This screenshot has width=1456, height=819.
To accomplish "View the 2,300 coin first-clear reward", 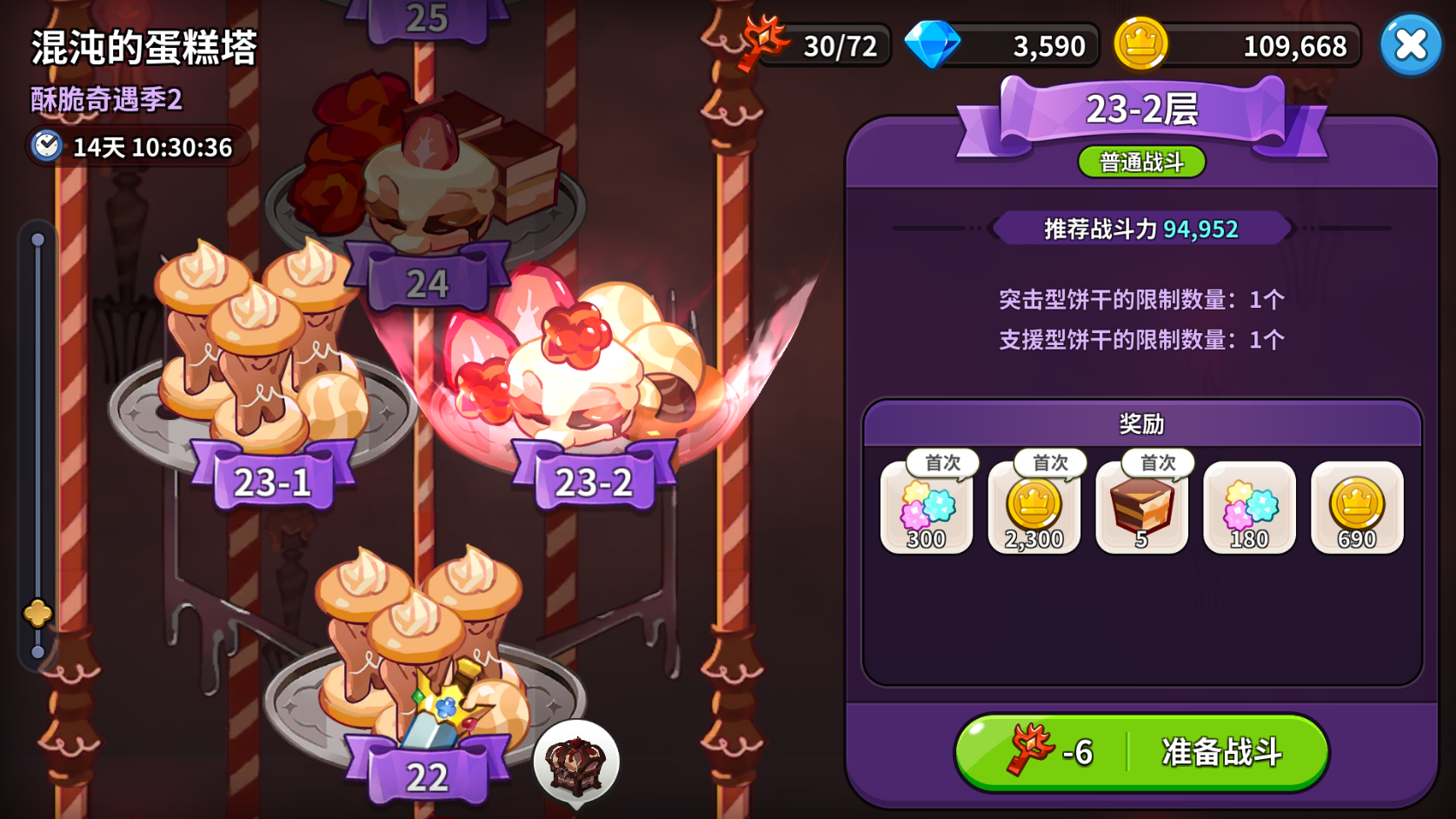I will click(1034, 509).
